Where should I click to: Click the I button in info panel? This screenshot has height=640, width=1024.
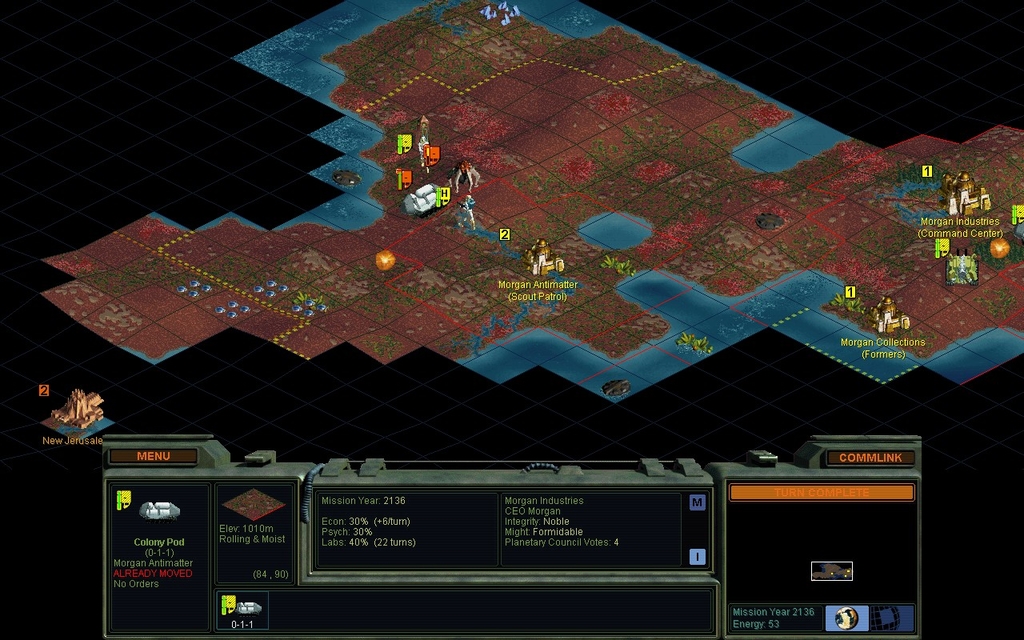click(696, 557)
